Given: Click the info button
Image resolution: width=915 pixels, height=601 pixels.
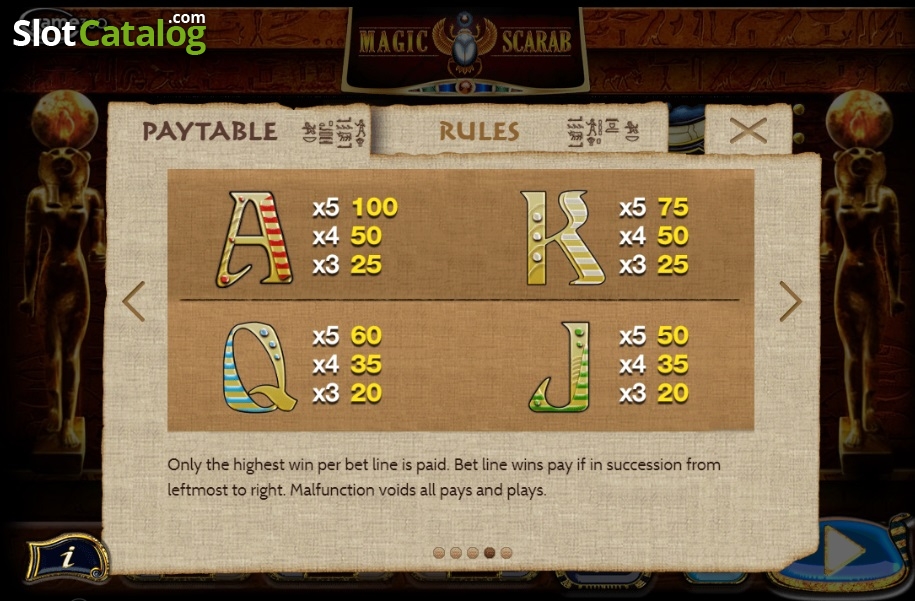Looking at the screenshot, I should pyautogui.click(x=66, y=557).
